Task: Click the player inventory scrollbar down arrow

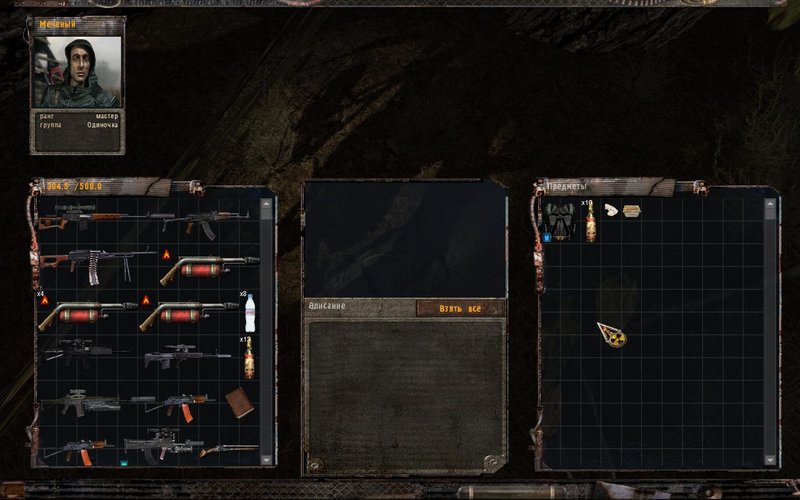Action: (266, 458)
